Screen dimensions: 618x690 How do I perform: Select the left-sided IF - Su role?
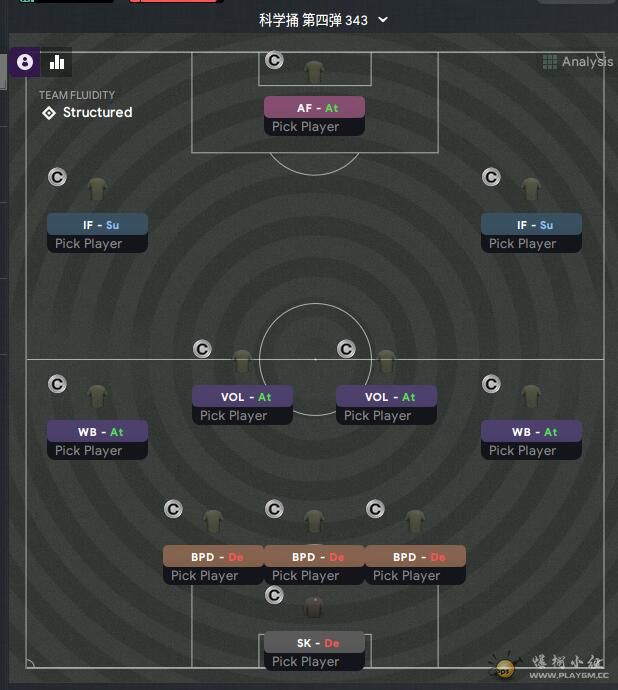tap(97, 225)
